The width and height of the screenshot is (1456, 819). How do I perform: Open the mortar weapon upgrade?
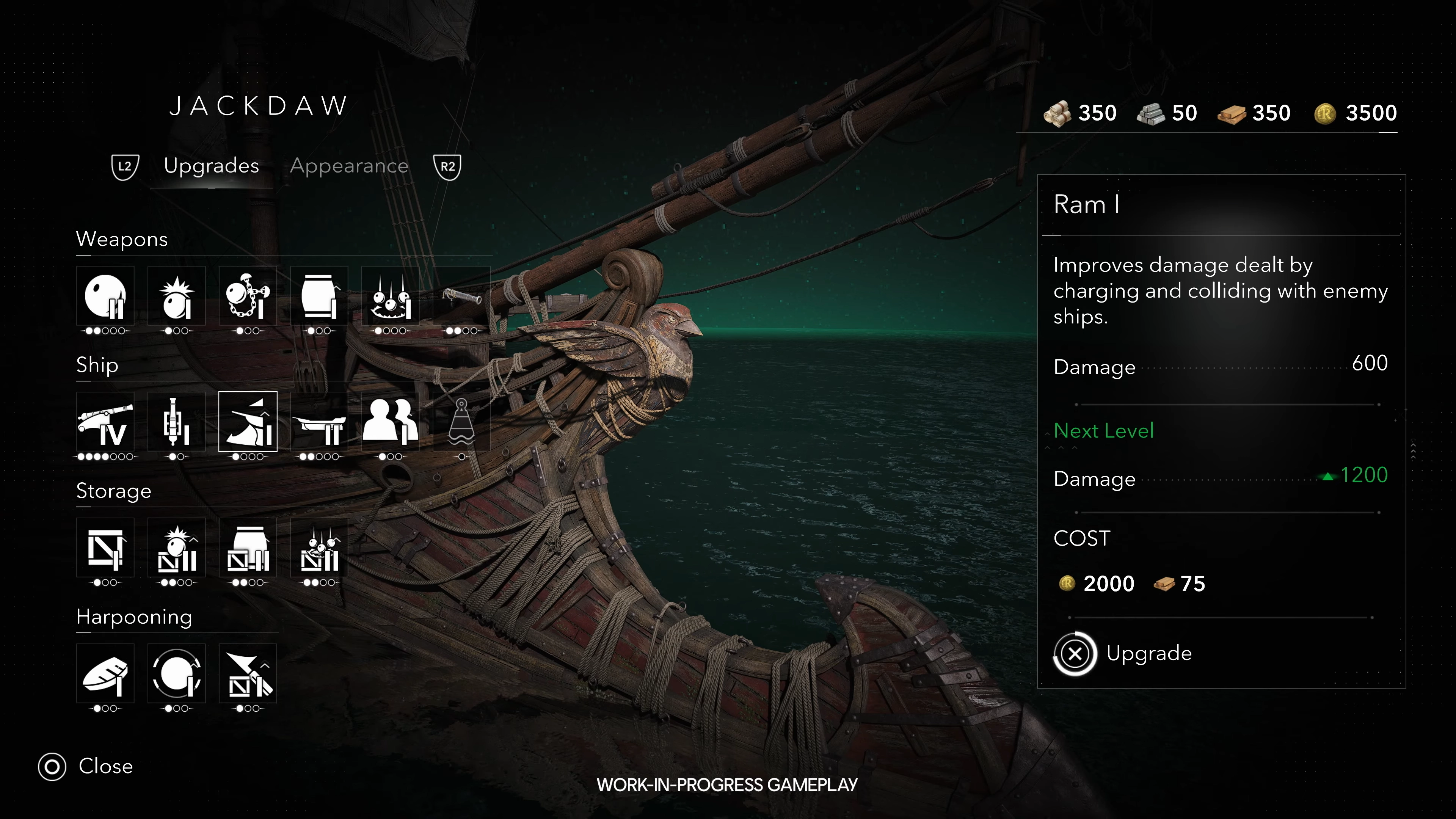[x=390, y=296]
